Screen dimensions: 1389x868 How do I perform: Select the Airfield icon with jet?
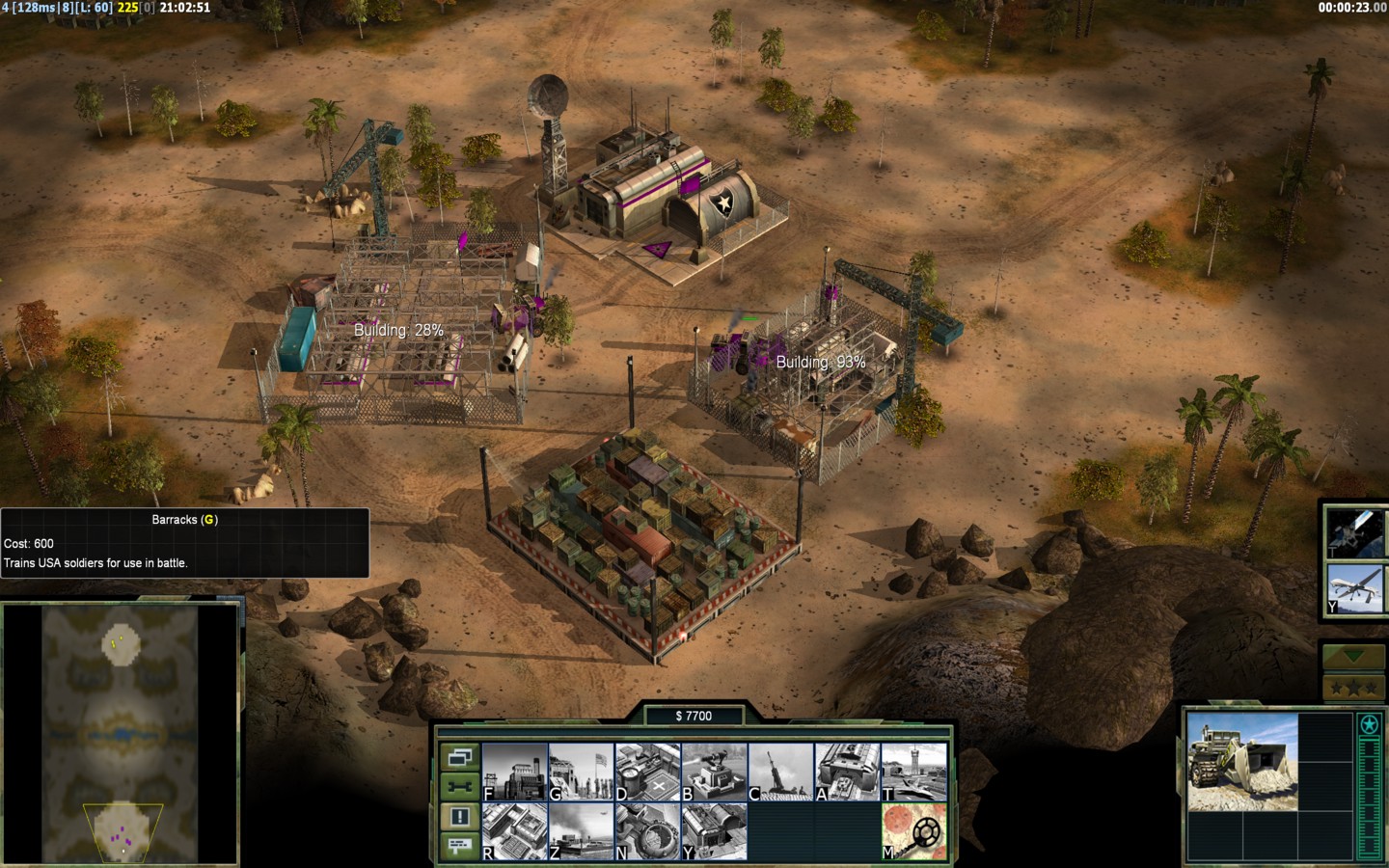[914, 772]
